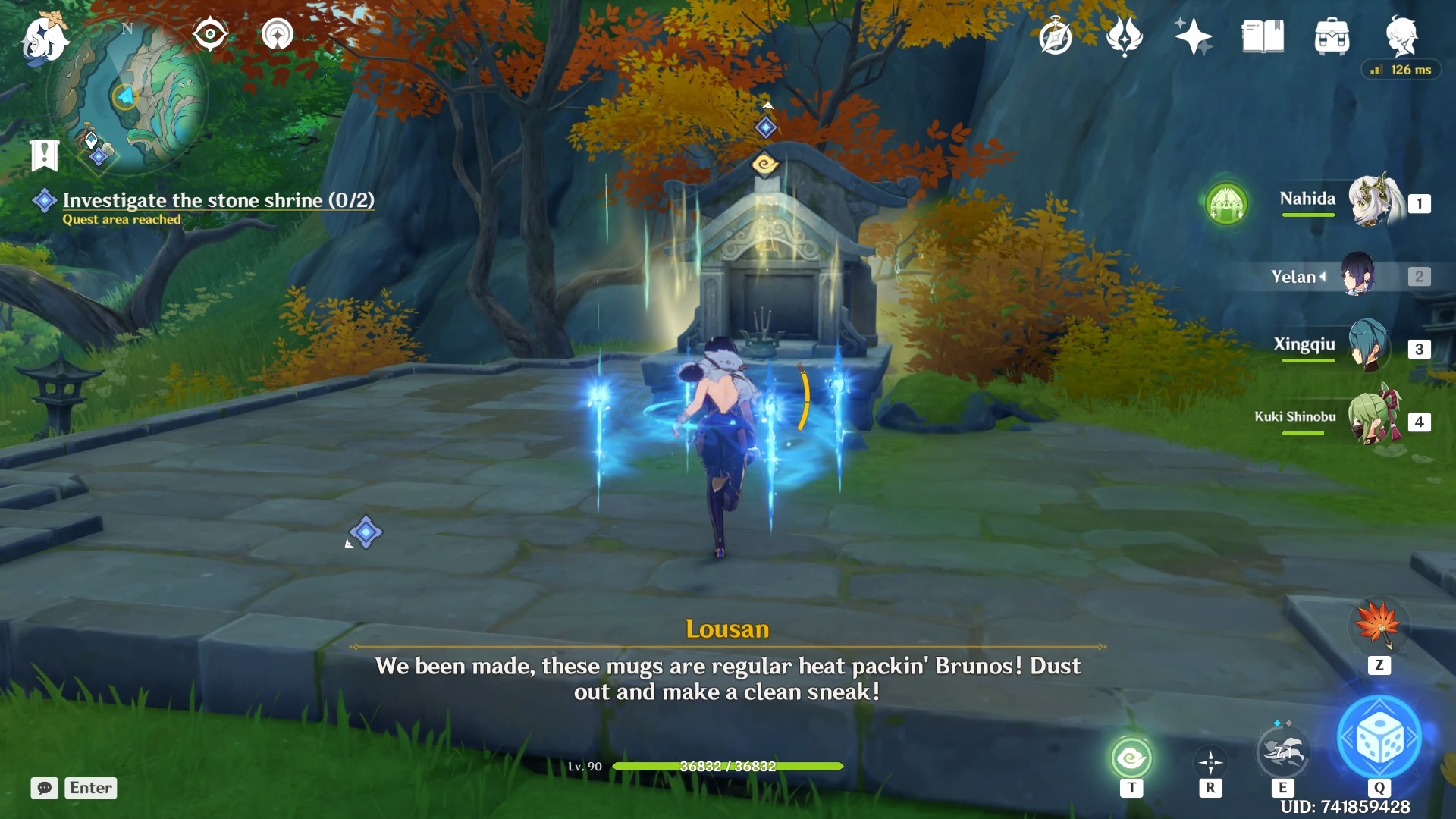This screenshot has width=1456, height=819.
Task: Open the Blessing of the Welkin Moon star icon
Action: pyautogui.click(x=1193, y=36)
